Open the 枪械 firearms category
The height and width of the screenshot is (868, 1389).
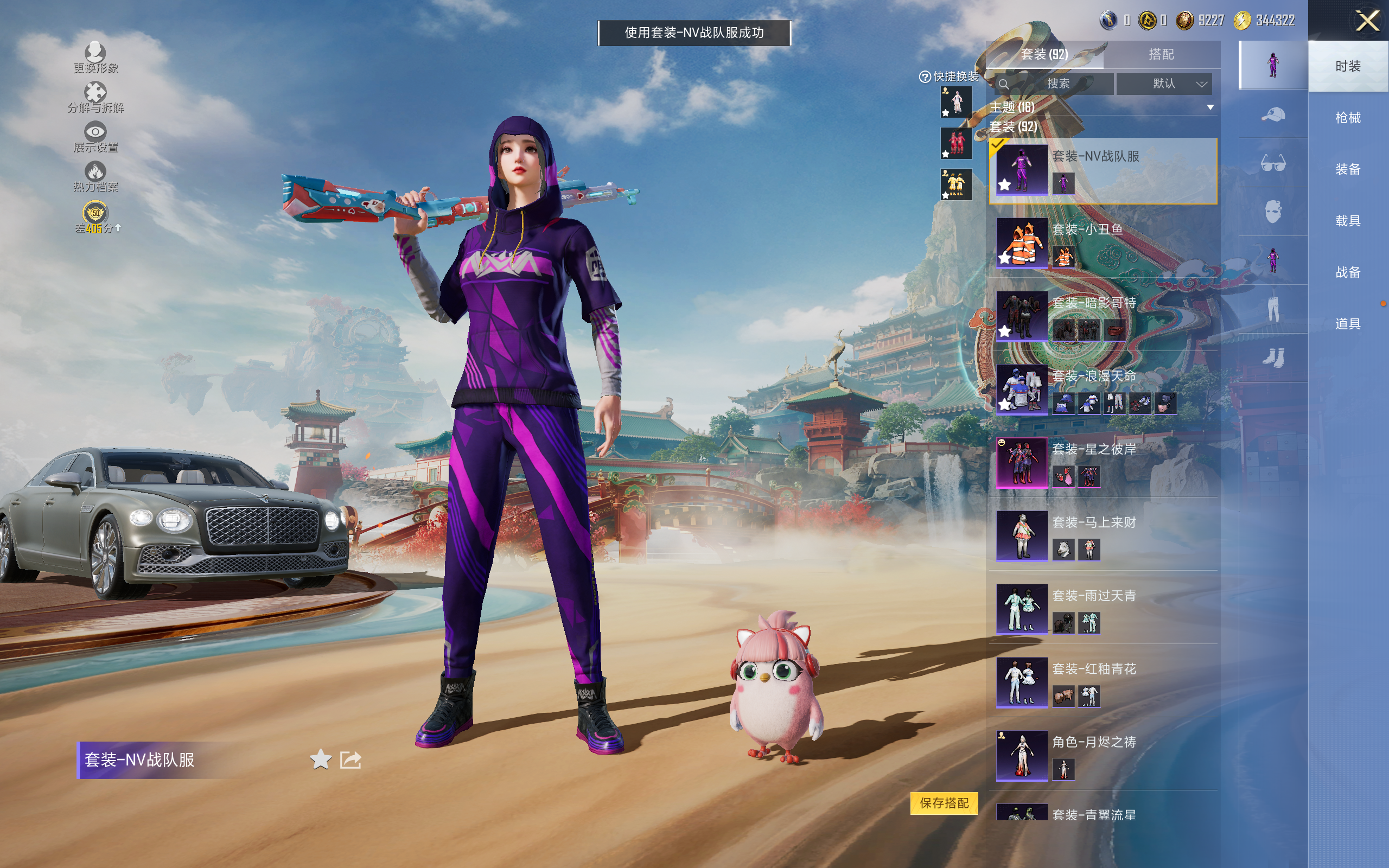pos(1347,118)
